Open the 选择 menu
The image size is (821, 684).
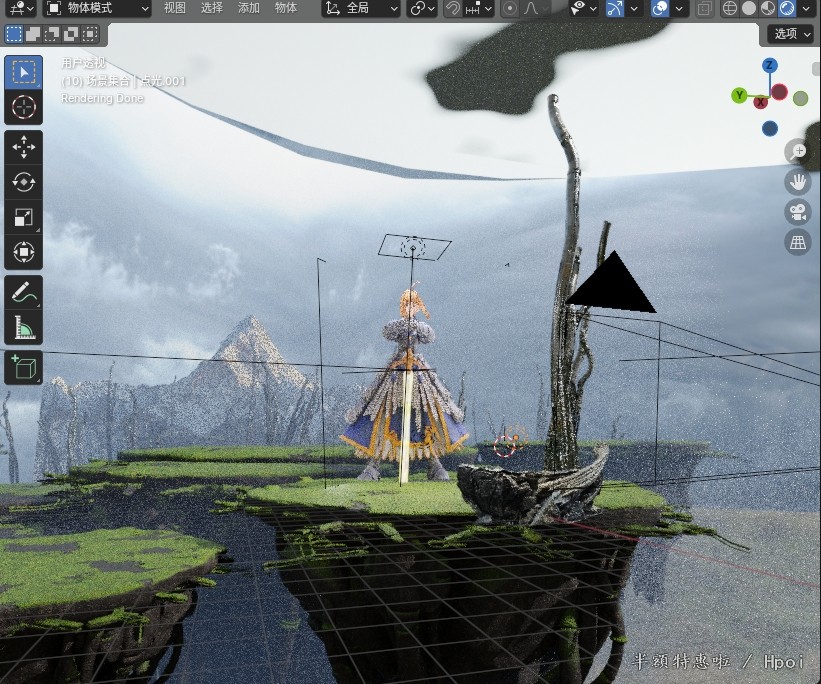[x=212, y=8]
